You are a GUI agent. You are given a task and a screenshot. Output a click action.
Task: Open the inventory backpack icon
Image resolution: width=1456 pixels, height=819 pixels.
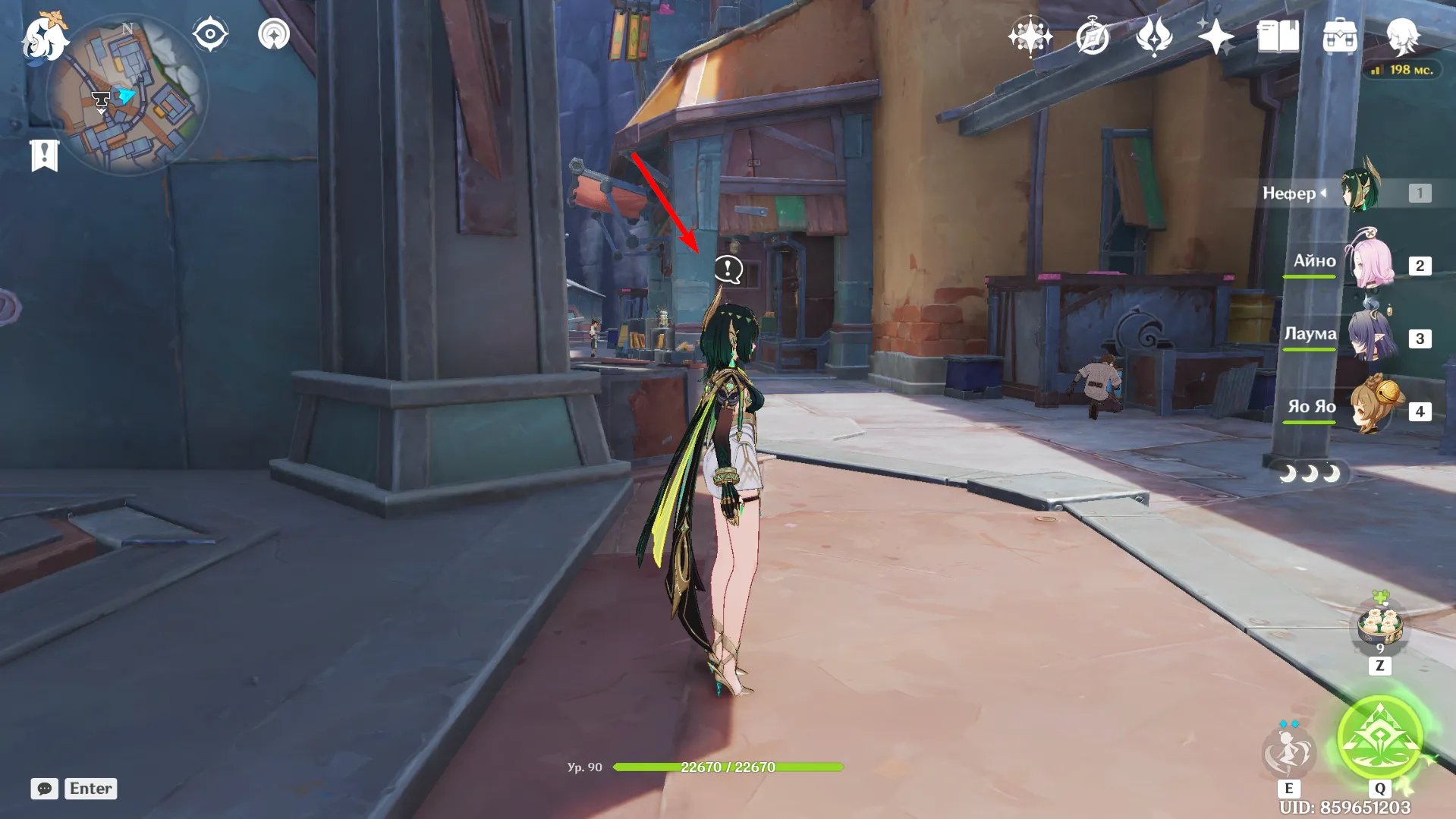point(1340,36)
